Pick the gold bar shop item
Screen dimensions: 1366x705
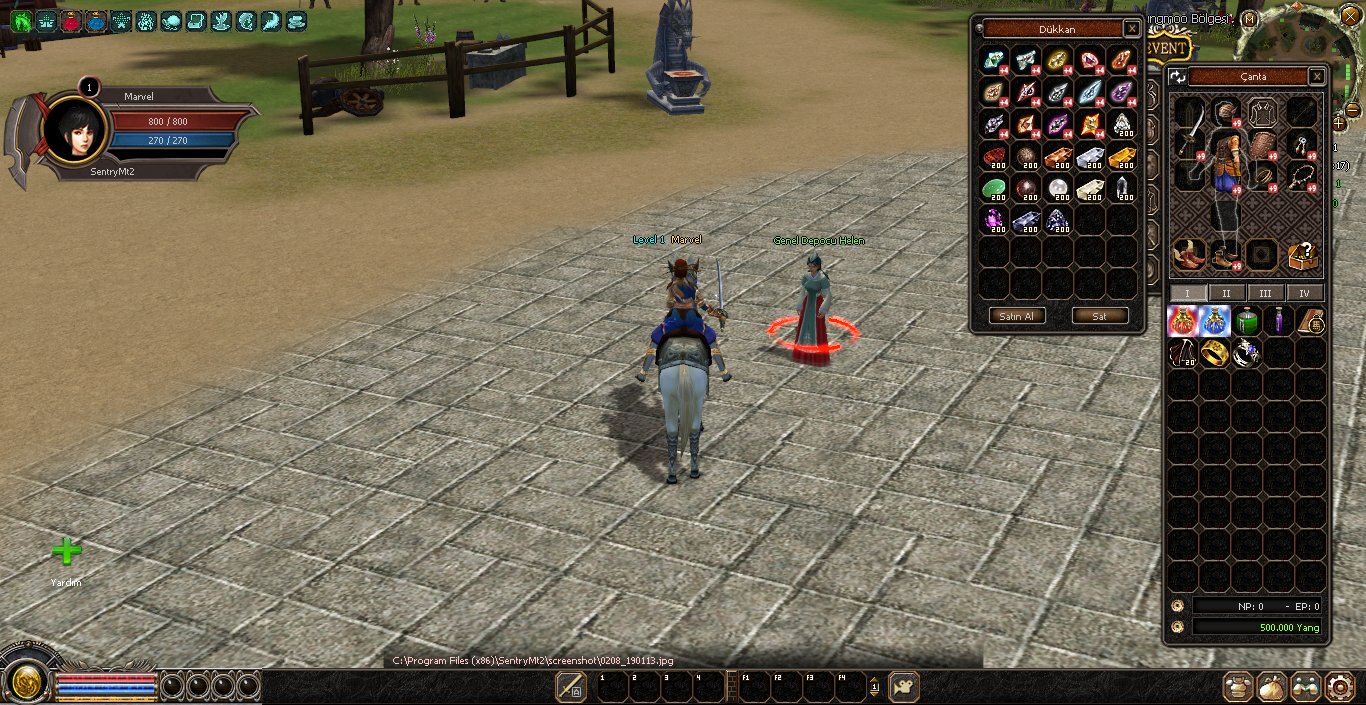pyautogui.click(x=1123, y=157)
